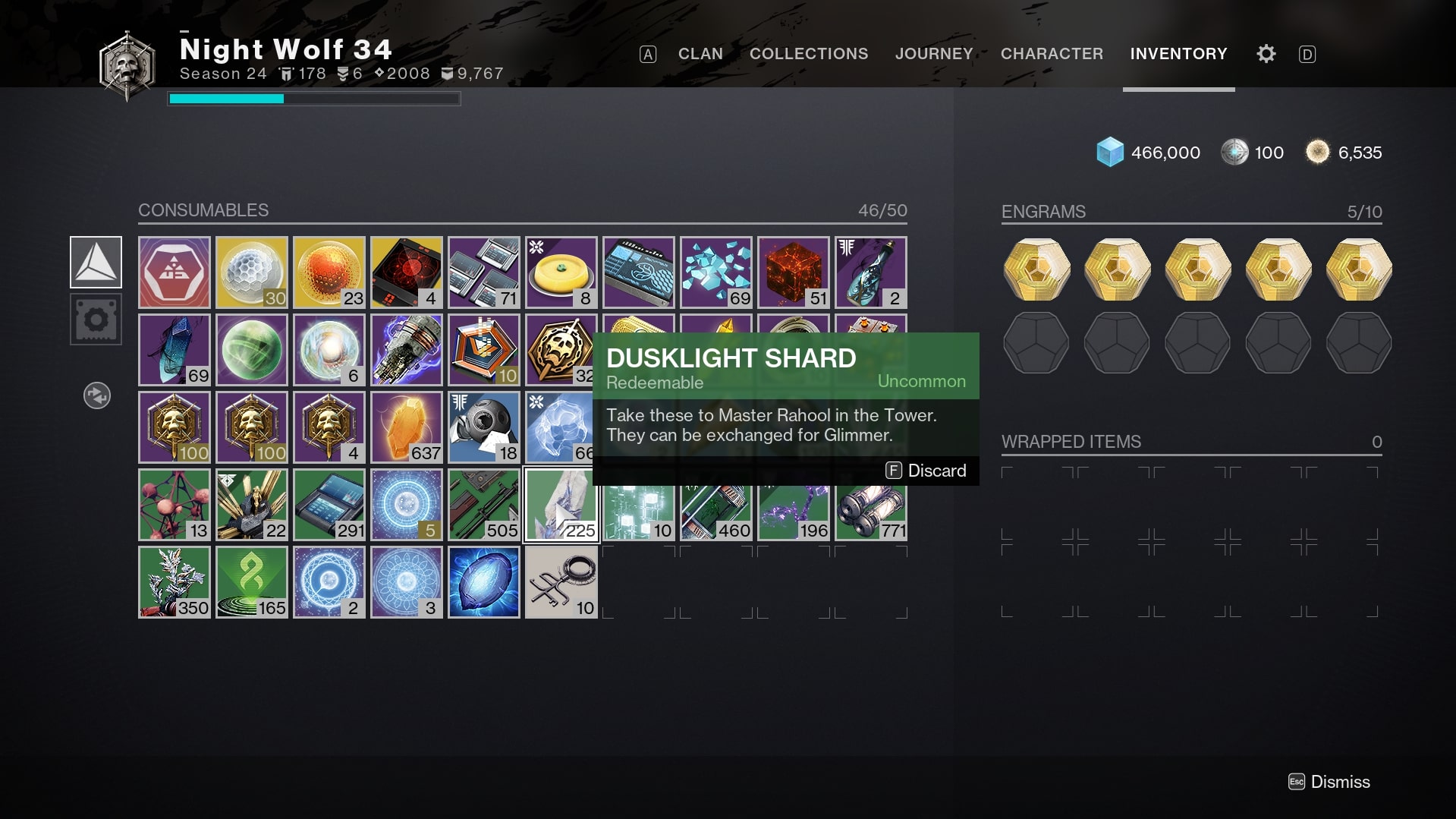Go to the Journey tab

pyautogui.click(x=933, y=54)
